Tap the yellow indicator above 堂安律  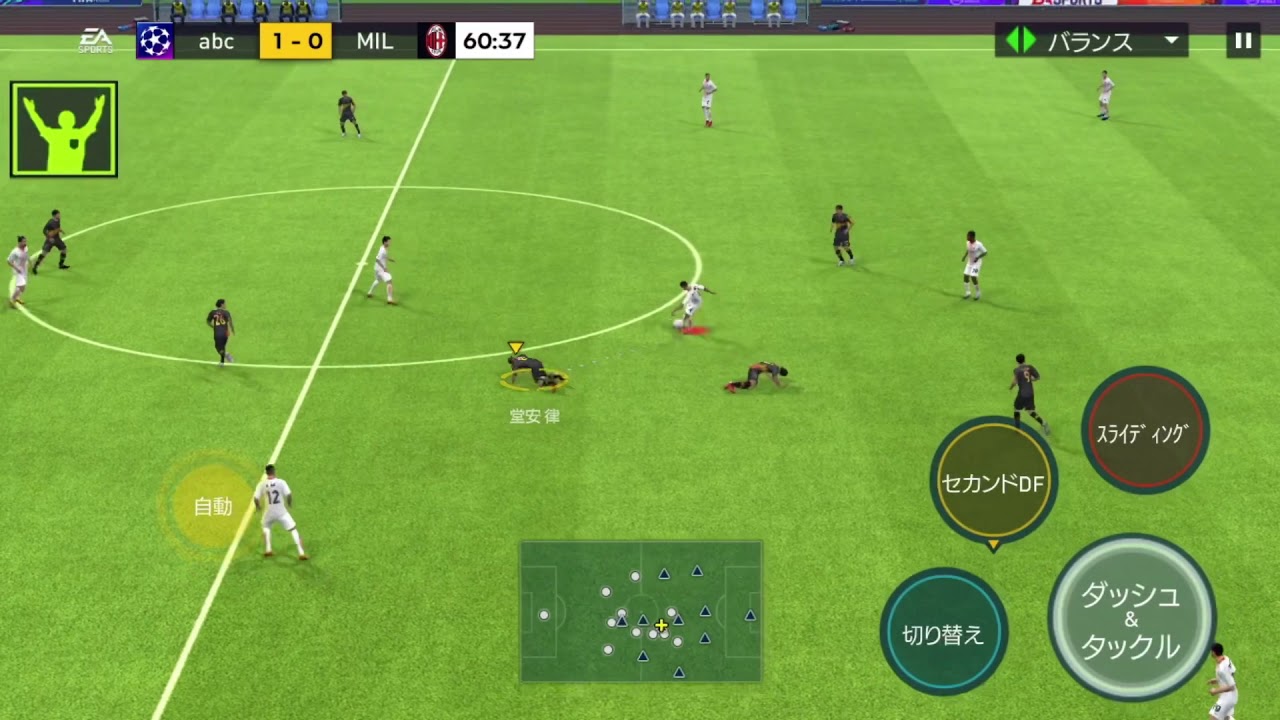515,347
